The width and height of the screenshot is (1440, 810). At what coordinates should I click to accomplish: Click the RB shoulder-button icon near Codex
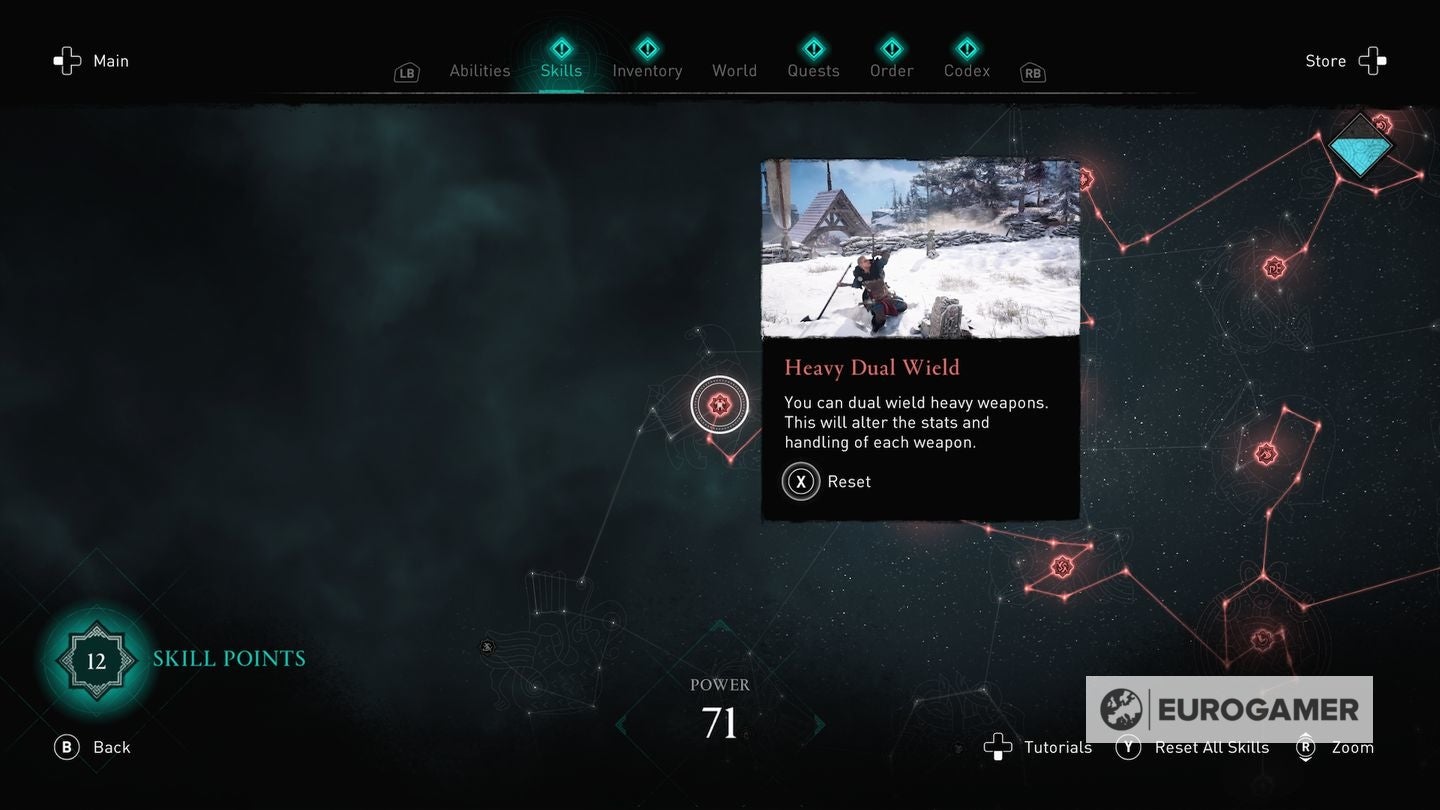point(1032,72)
